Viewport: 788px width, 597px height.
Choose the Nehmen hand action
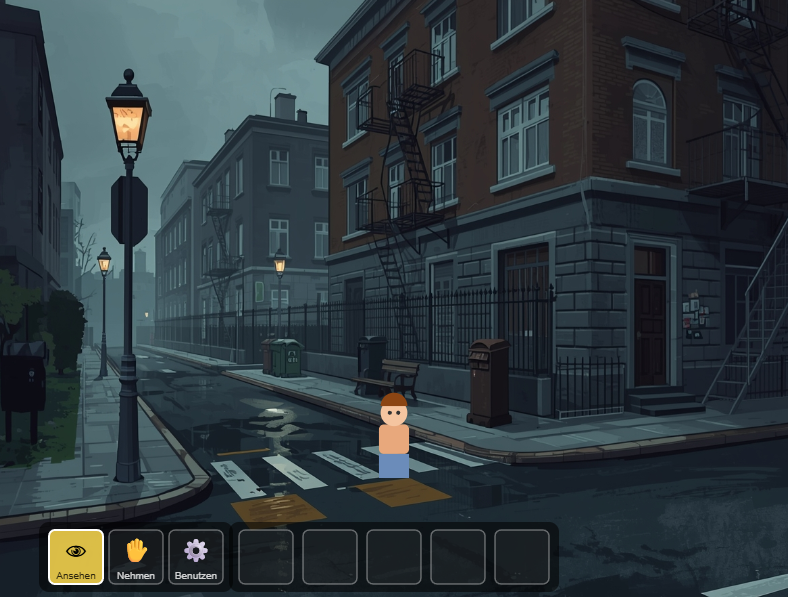(136, 556)
